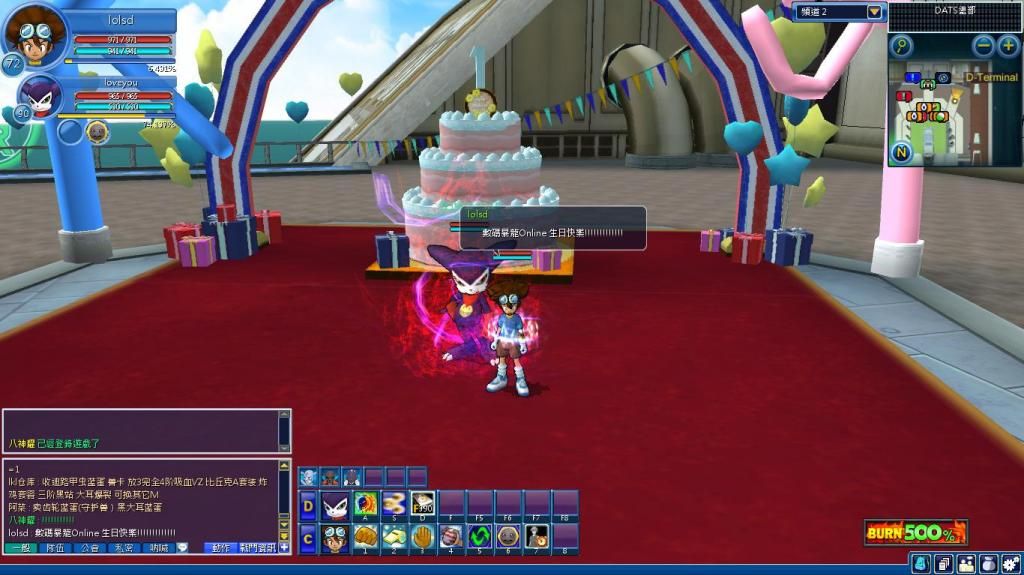Click the BURN 500% event banner

coord(916,531)
